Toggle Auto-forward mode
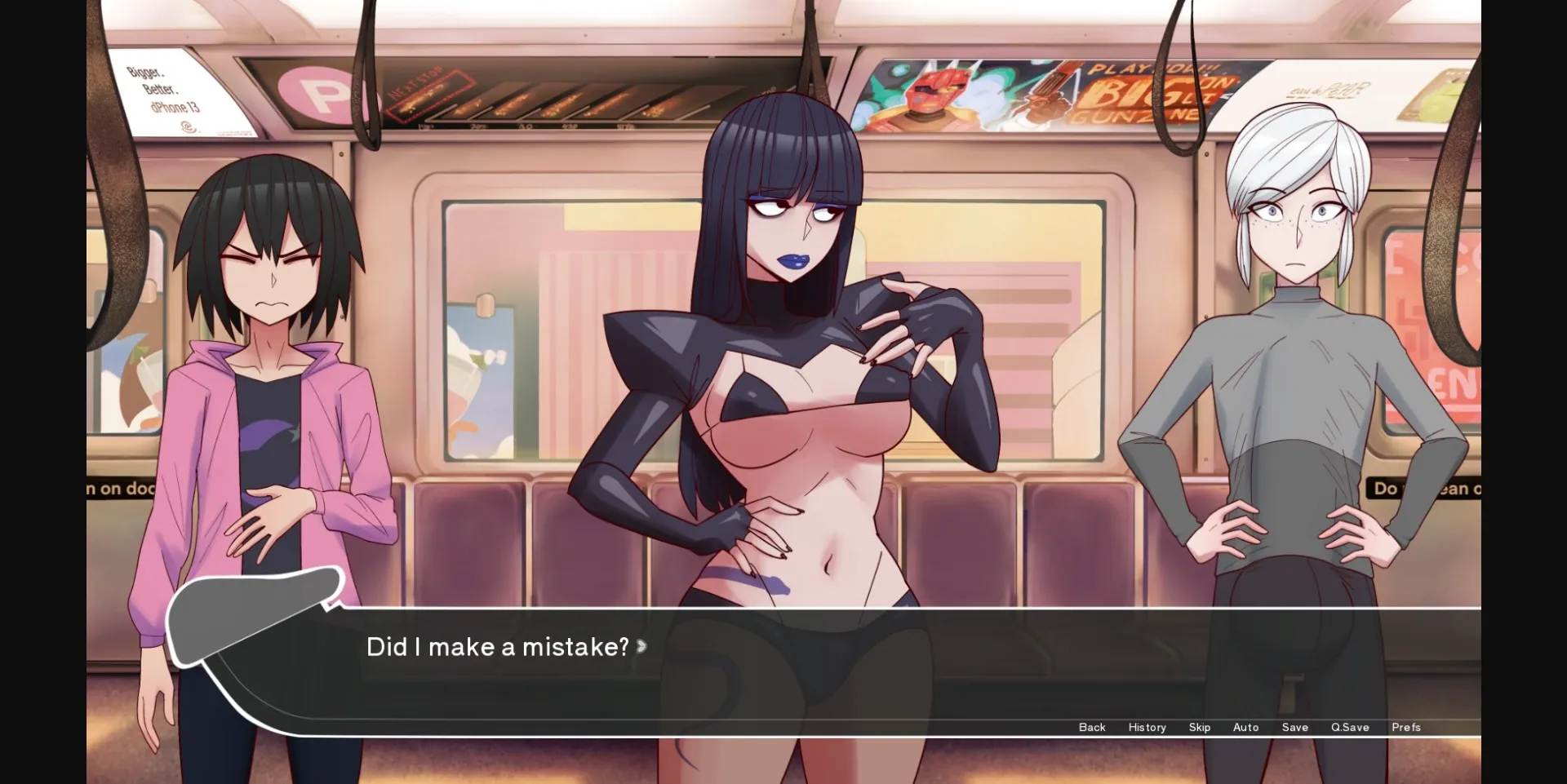 coord(1245,727)
